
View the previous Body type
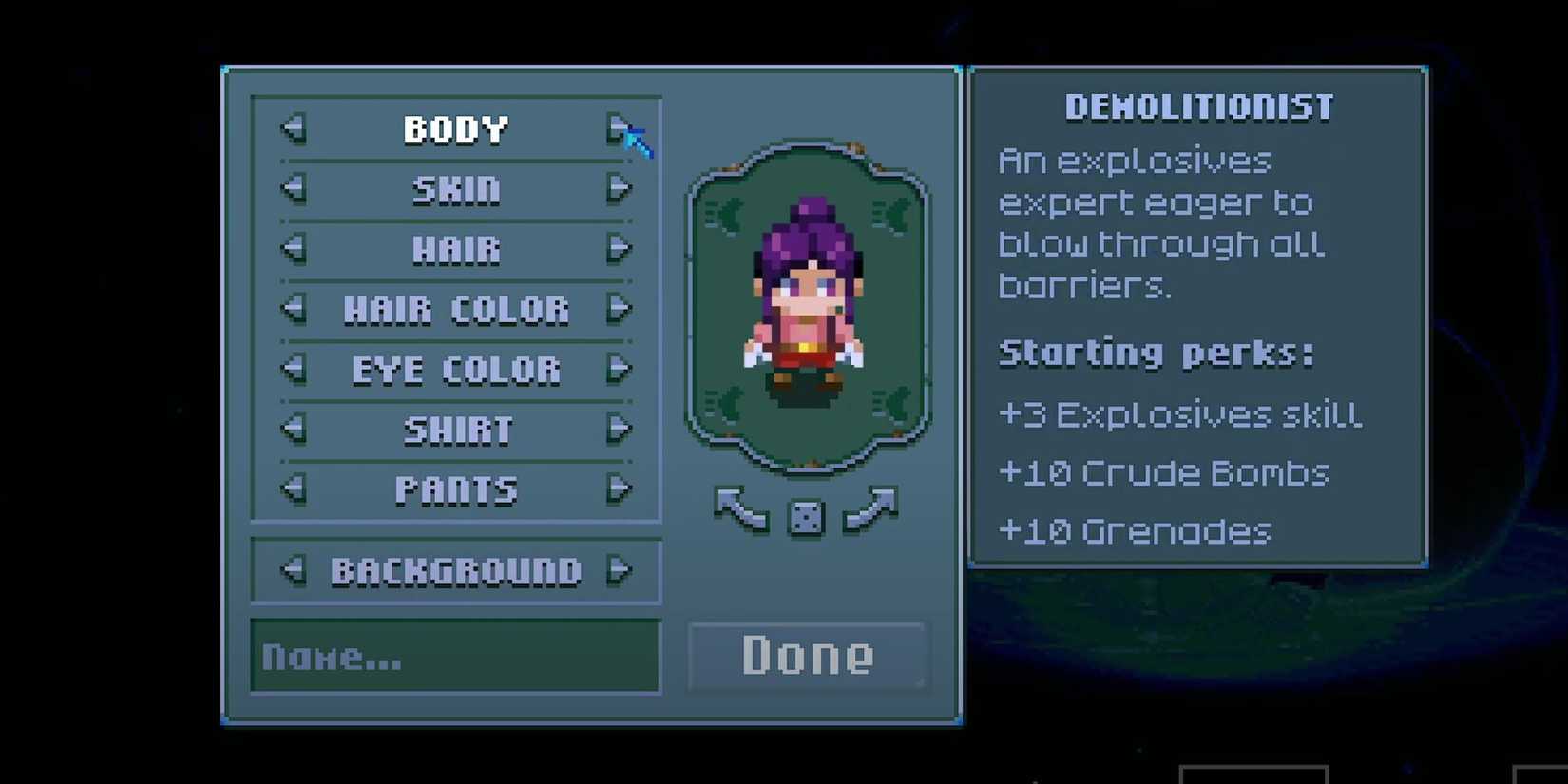[295, 128]
